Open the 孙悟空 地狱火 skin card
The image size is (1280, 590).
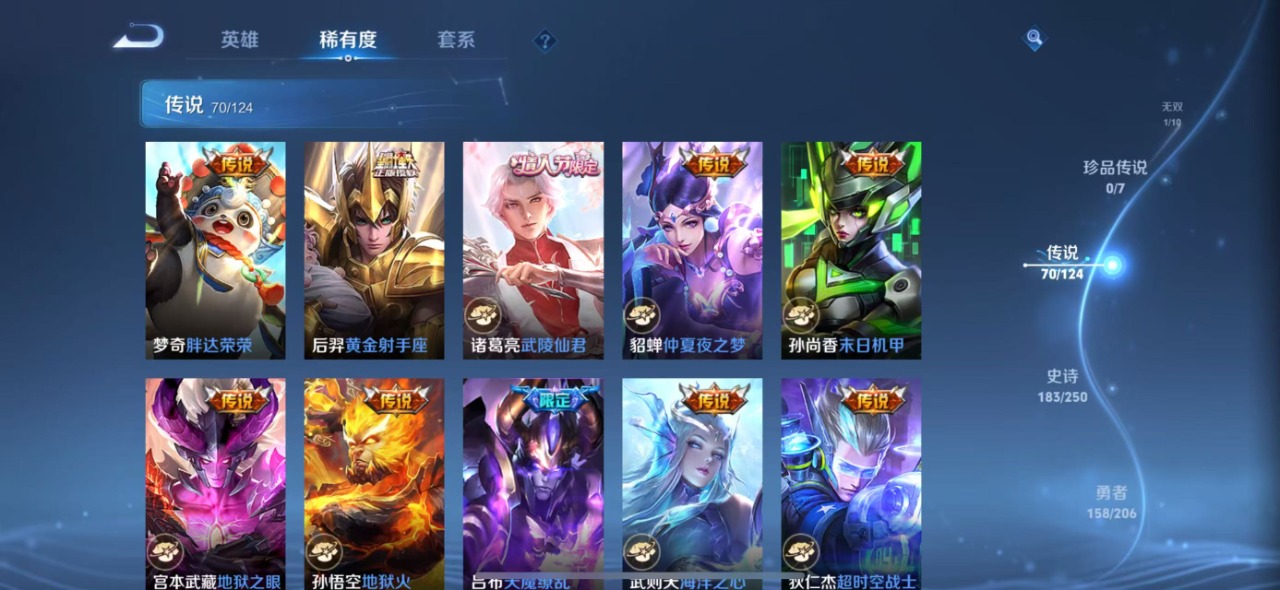tap(374, 480)
